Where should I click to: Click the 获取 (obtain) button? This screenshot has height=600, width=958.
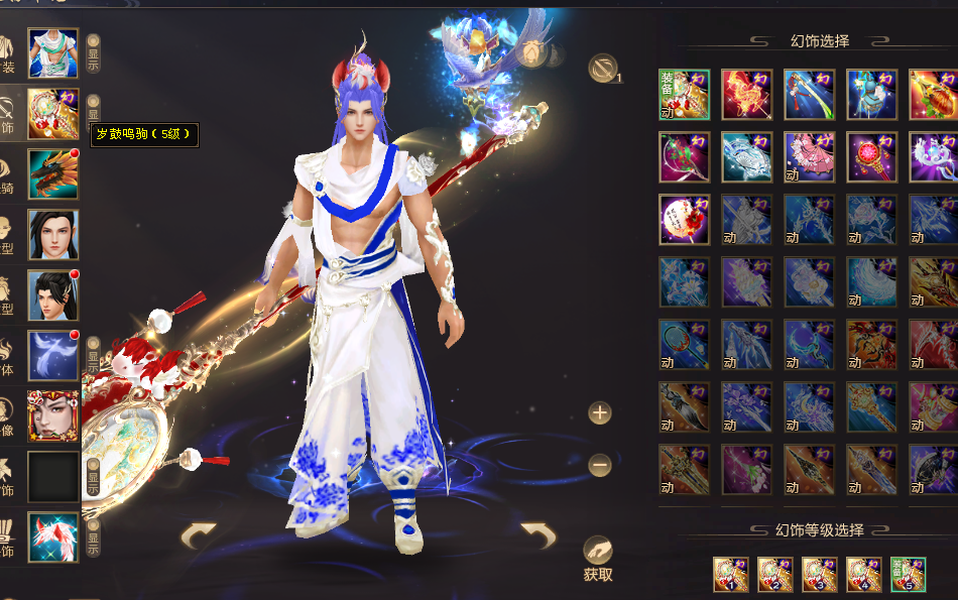tap(598, 559)
